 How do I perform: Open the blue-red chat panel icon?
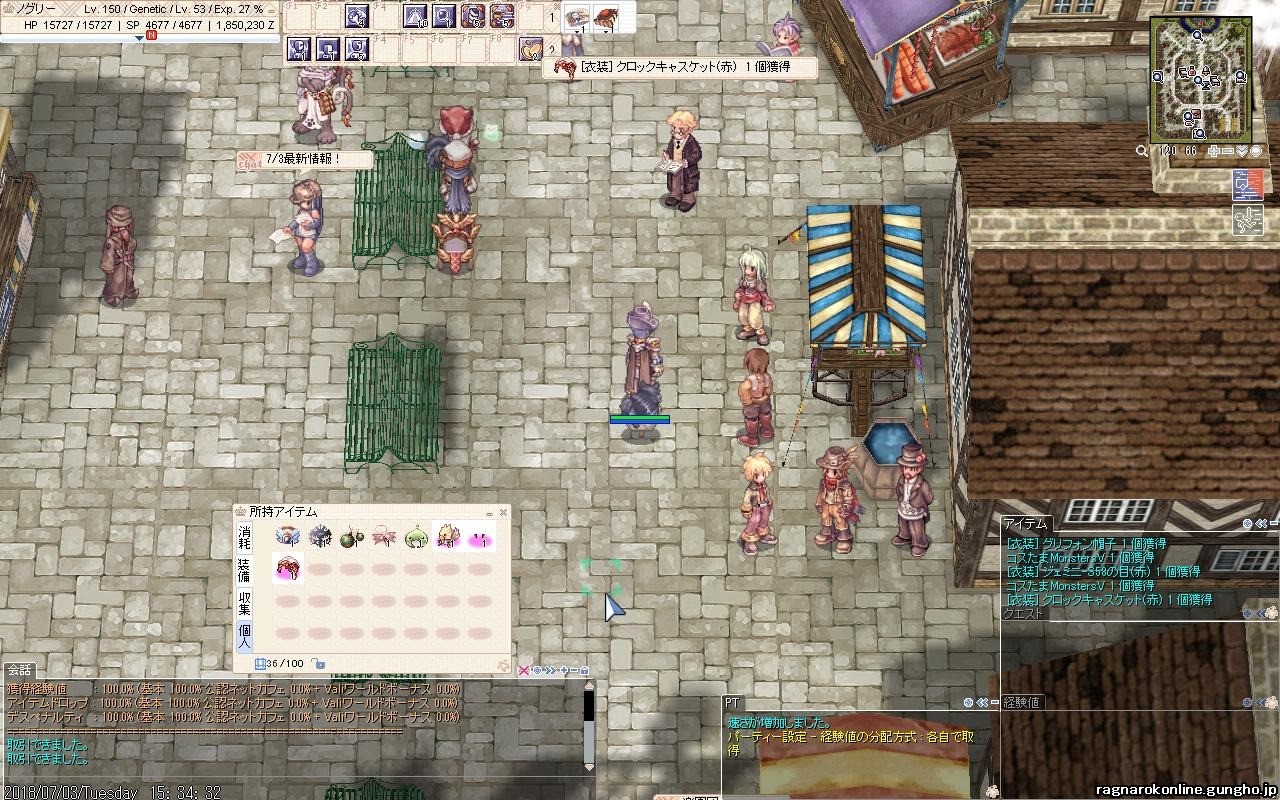1248,184
